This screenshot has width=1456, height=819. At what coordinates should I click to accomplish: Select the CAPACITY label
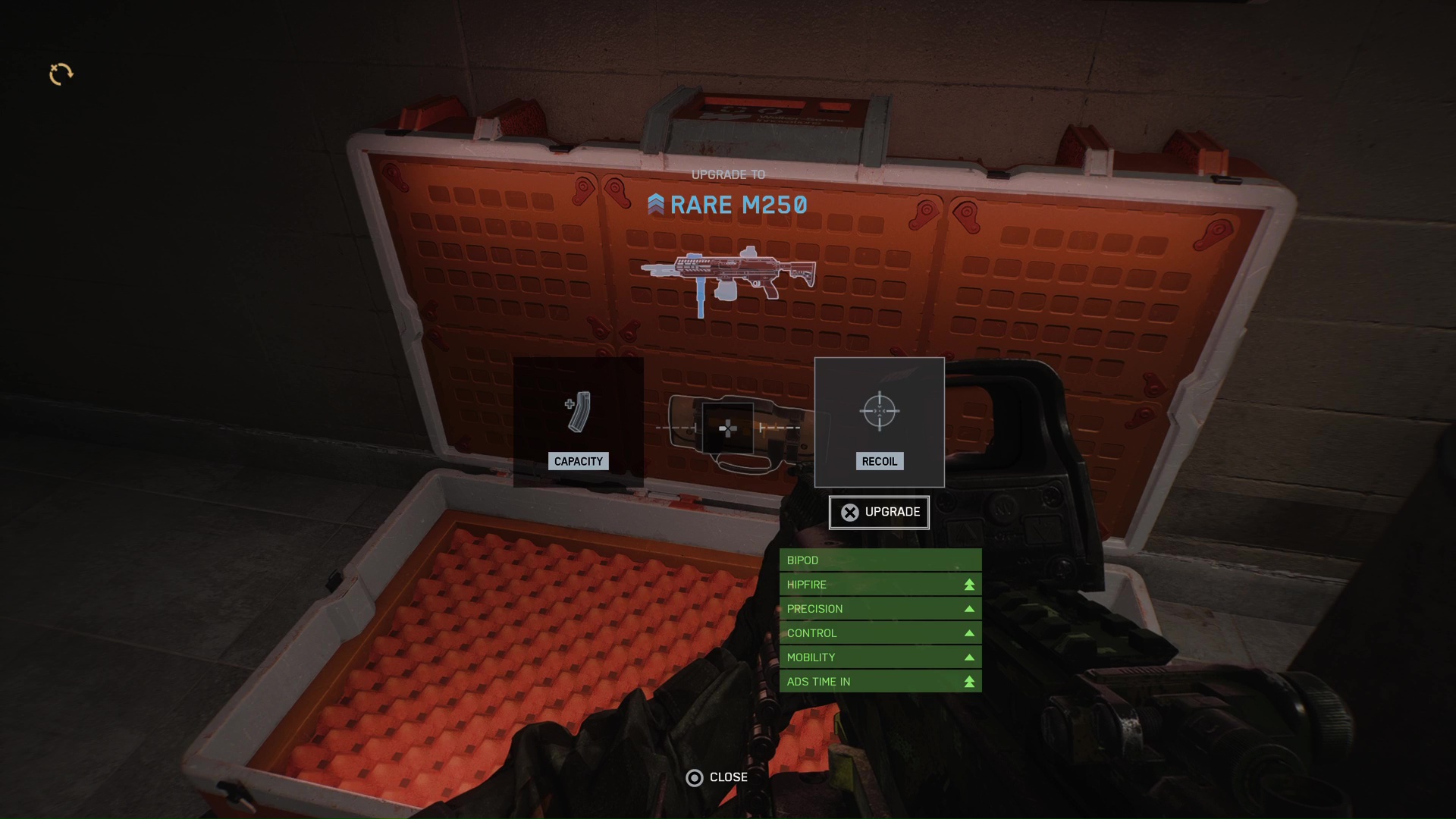point(578,461)
